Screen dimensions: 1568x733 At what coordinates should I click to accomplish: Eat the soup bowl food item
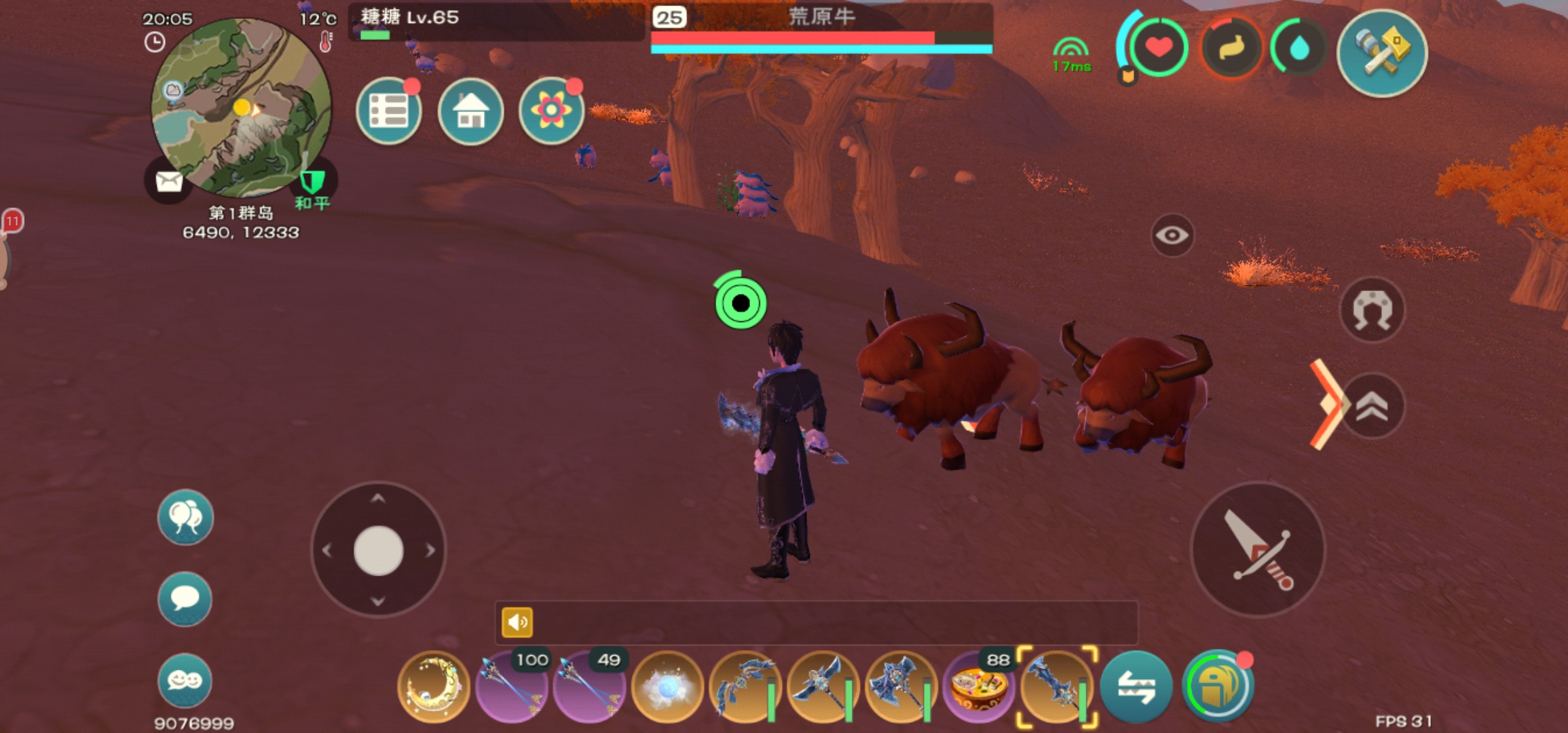tap(978, 687)
